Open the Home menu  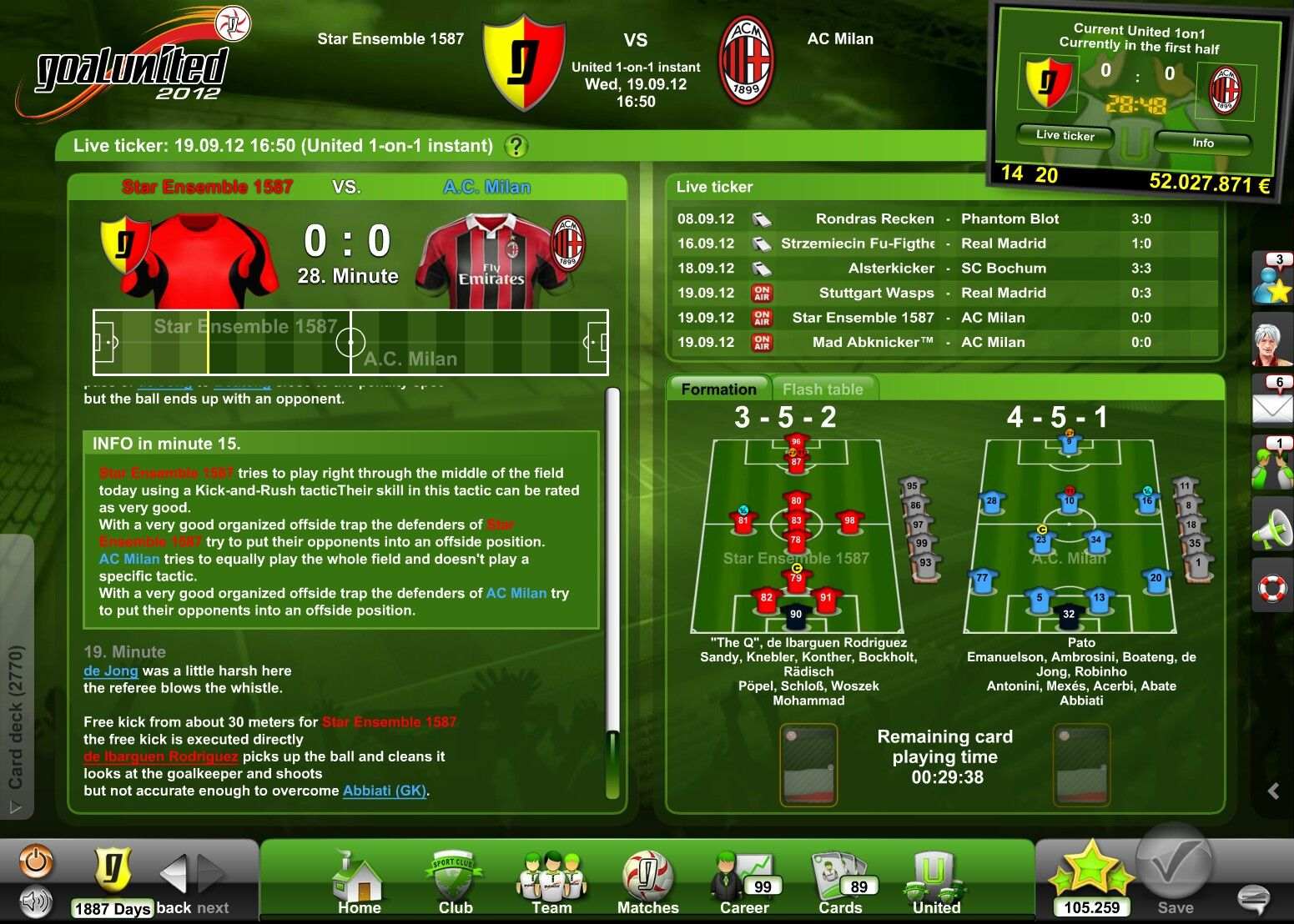[359, 884]
